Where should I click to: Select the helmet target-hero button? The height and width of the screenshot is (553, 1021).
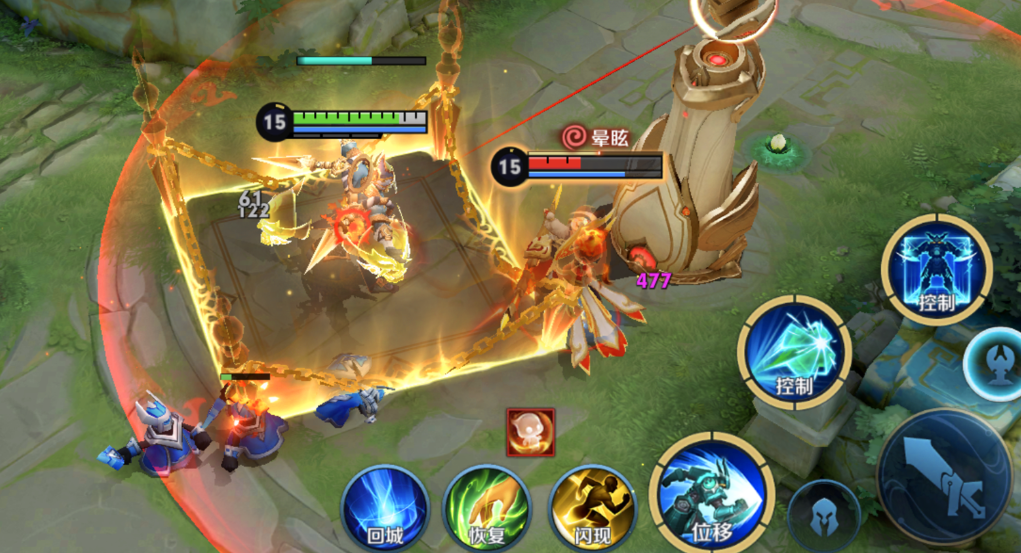click(x=823, y=515)
